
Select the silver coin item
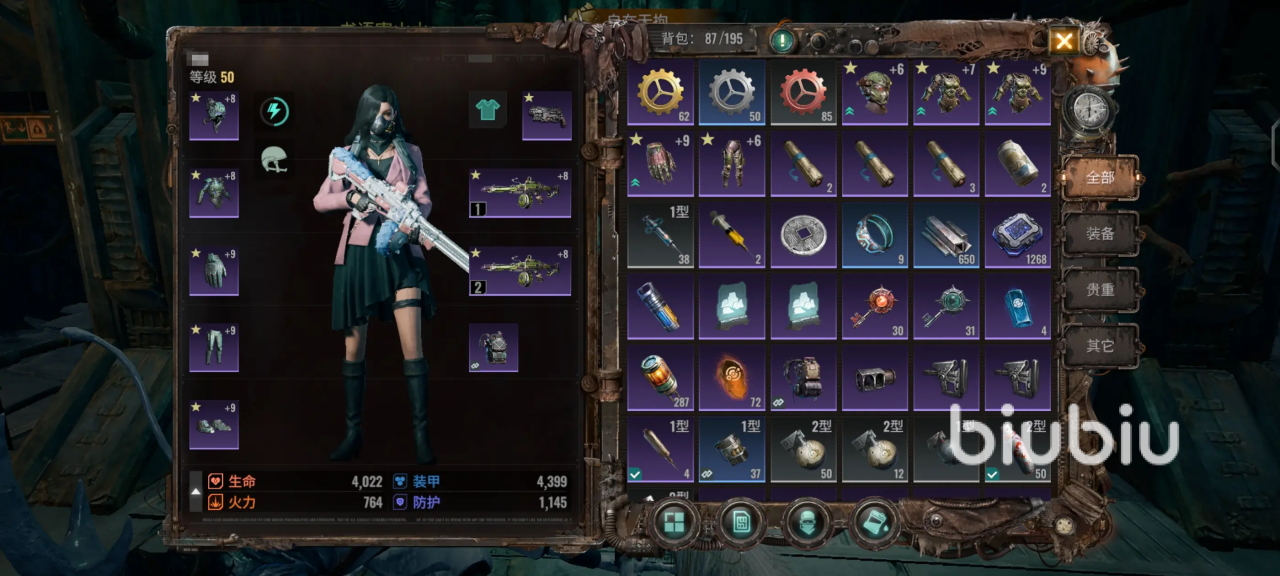click(803, 236)
